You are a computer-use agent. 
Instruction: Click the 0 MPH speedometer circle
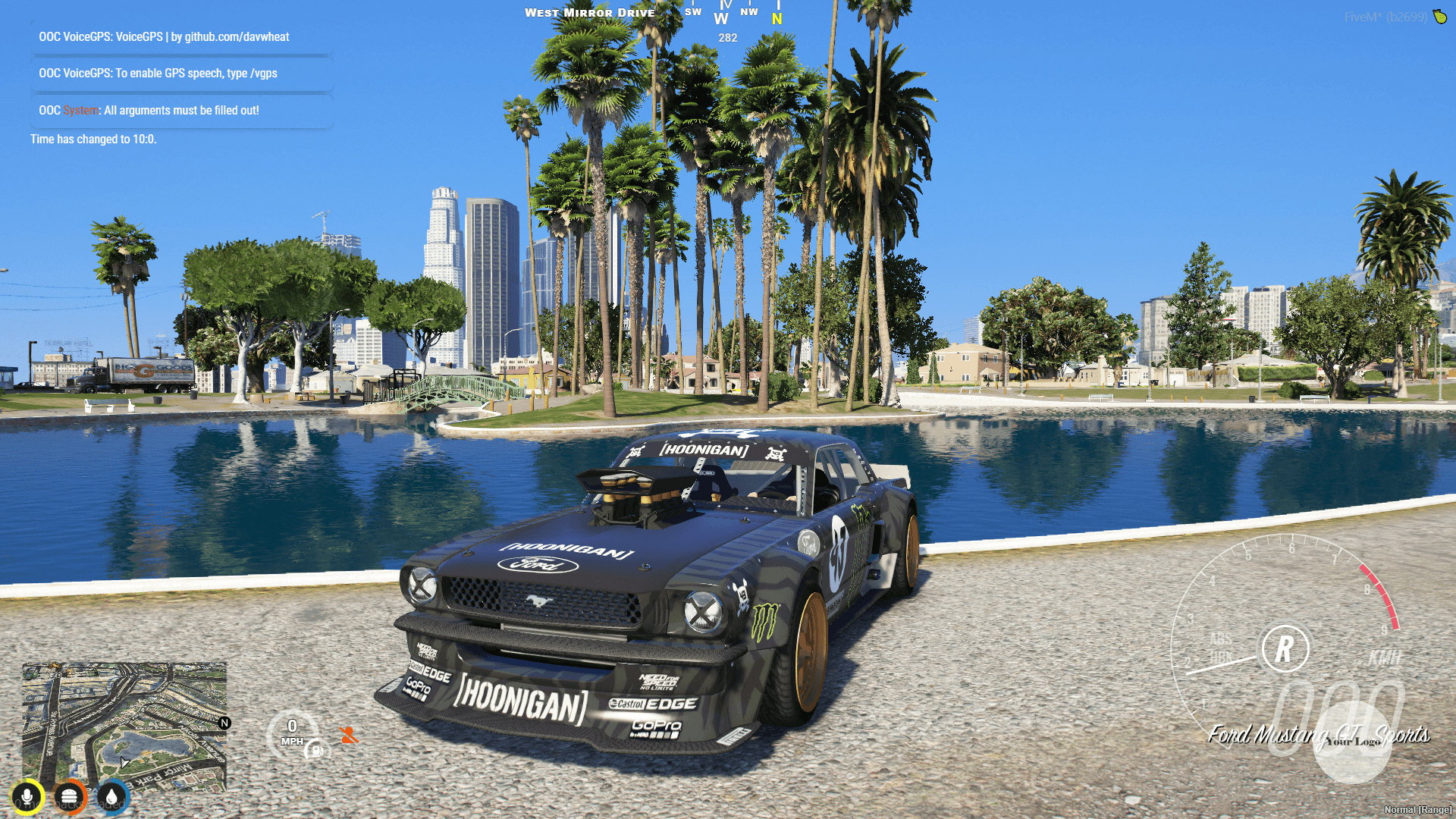293,731
